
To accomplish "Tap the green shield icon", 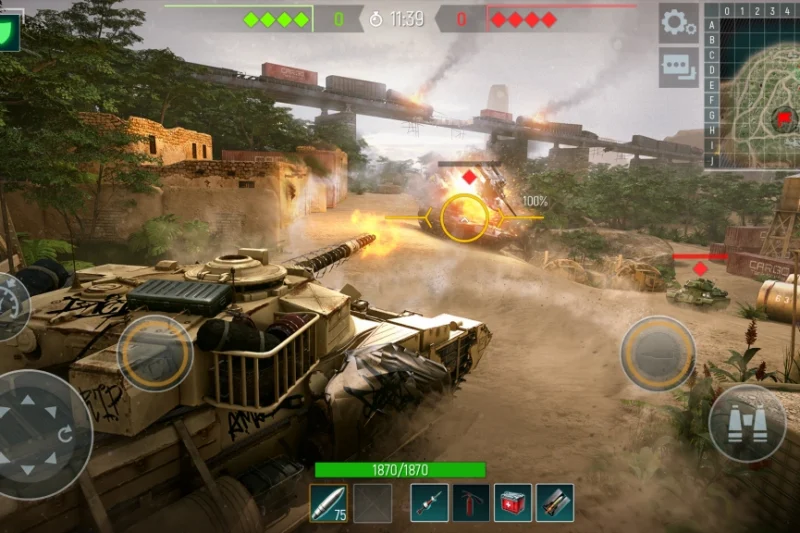I will point(9,32).
